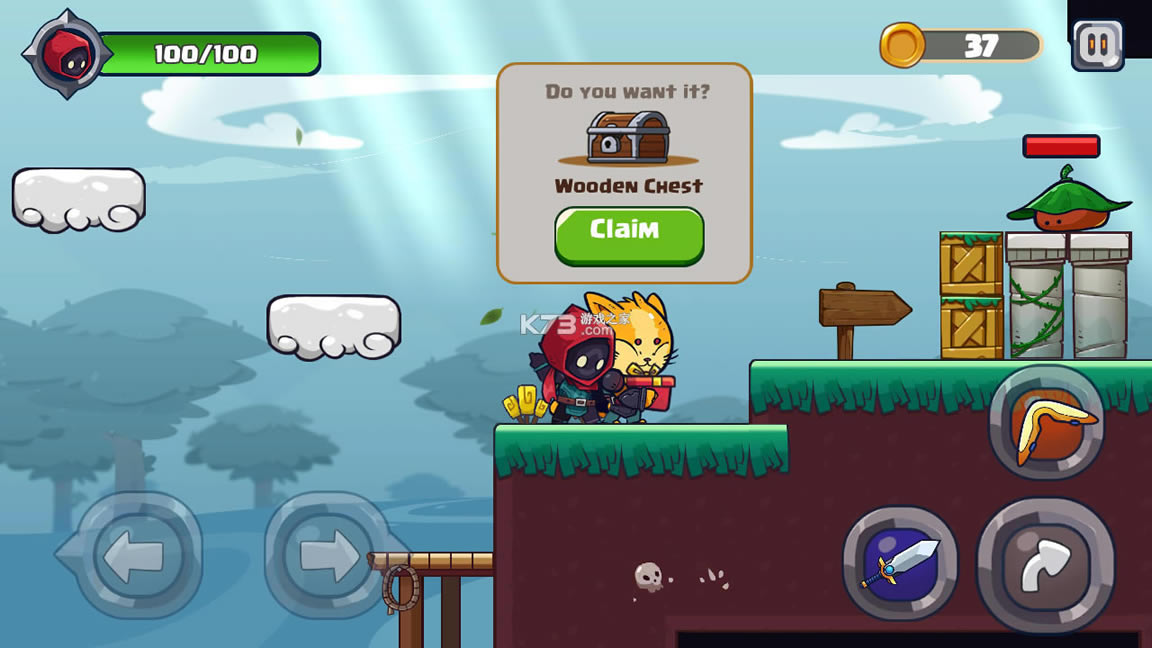Tap the left arrow movement button
Screen dimensions: 1152x648
(134, 555)
